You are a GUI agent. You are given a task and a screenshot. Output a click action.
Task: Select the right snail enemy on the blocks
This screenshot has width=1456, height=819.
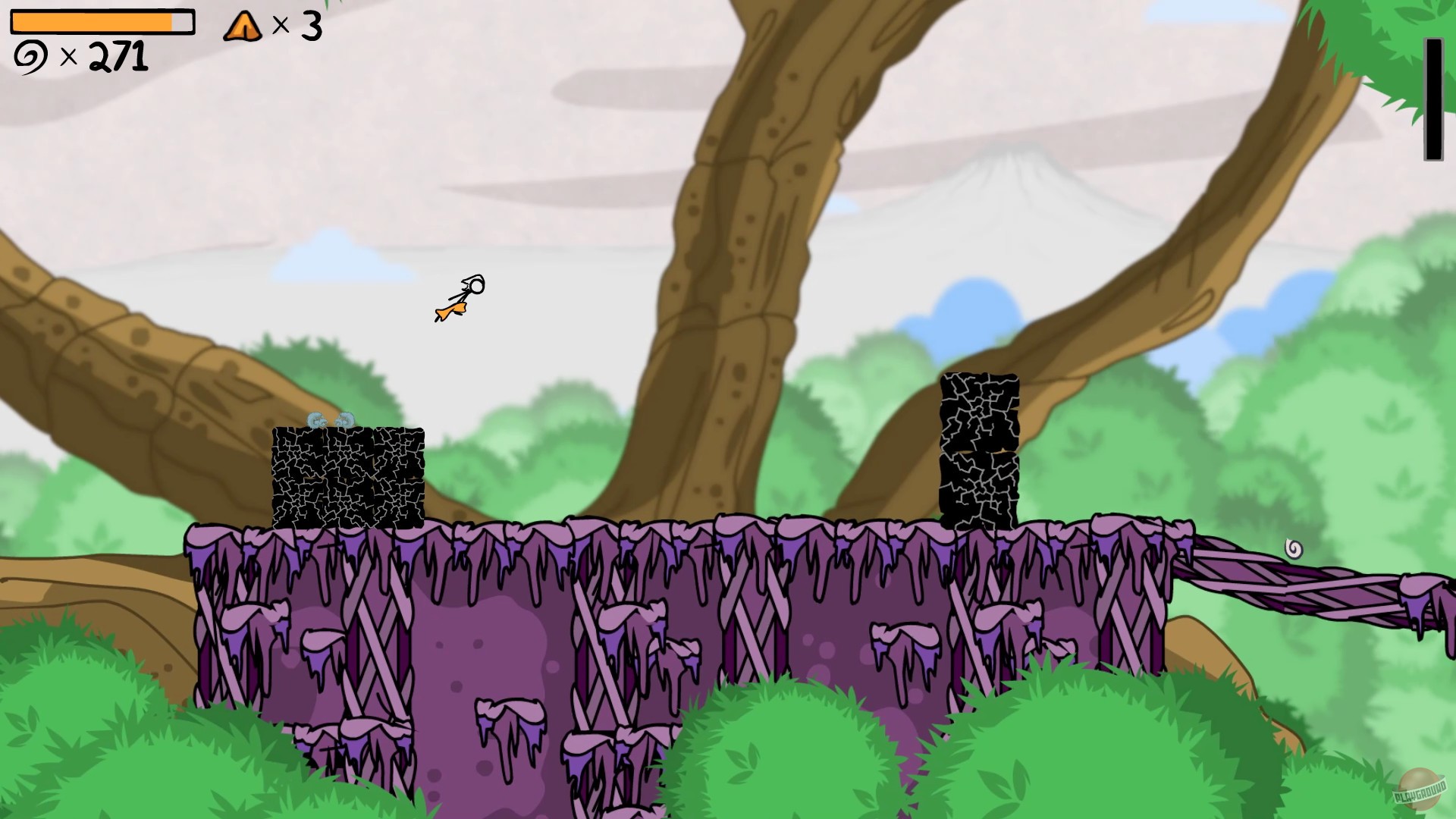pos(344,419)
